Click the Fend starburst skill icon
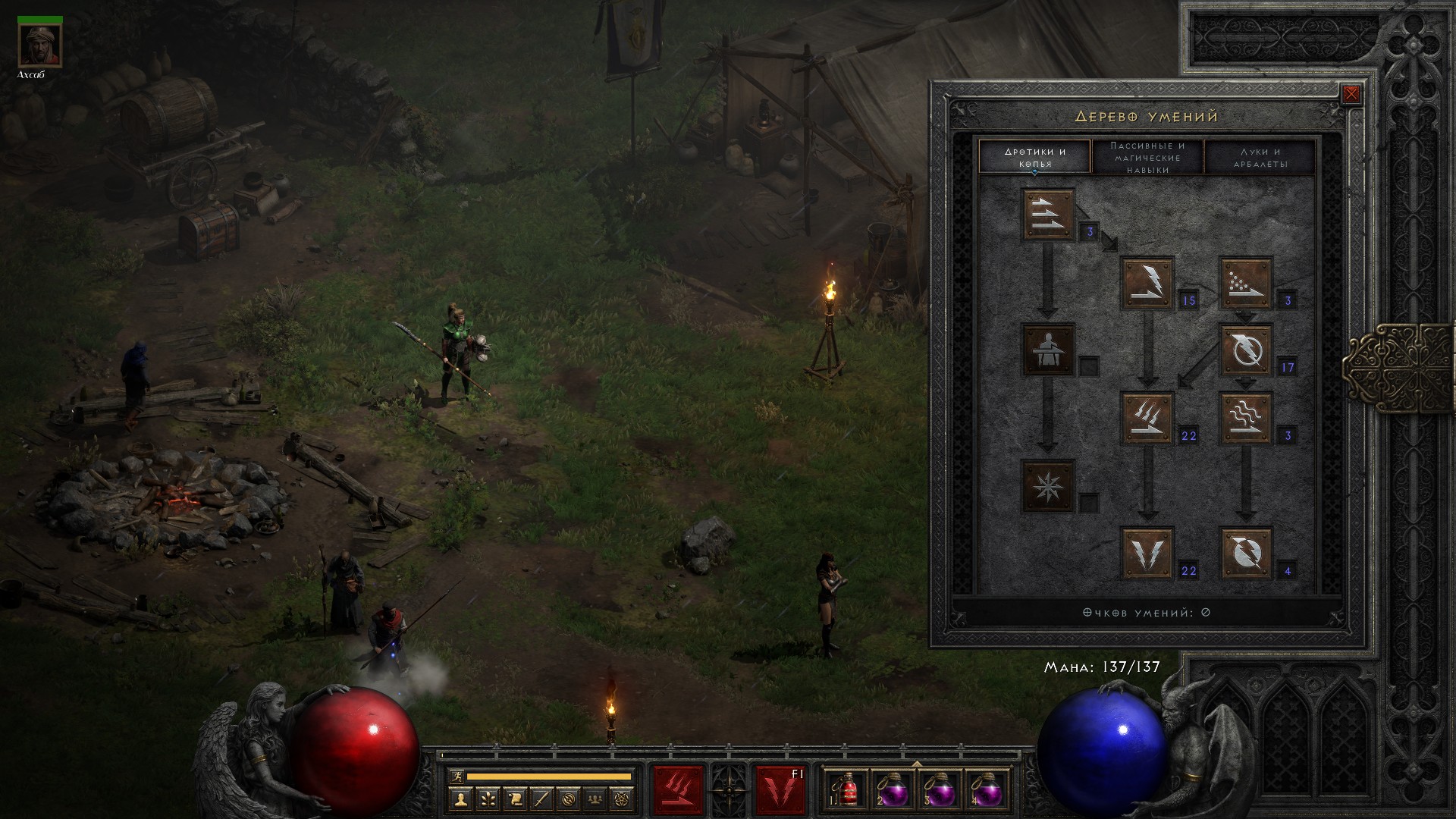Viewport: 1456px width, 819px height. (1048, 485)
